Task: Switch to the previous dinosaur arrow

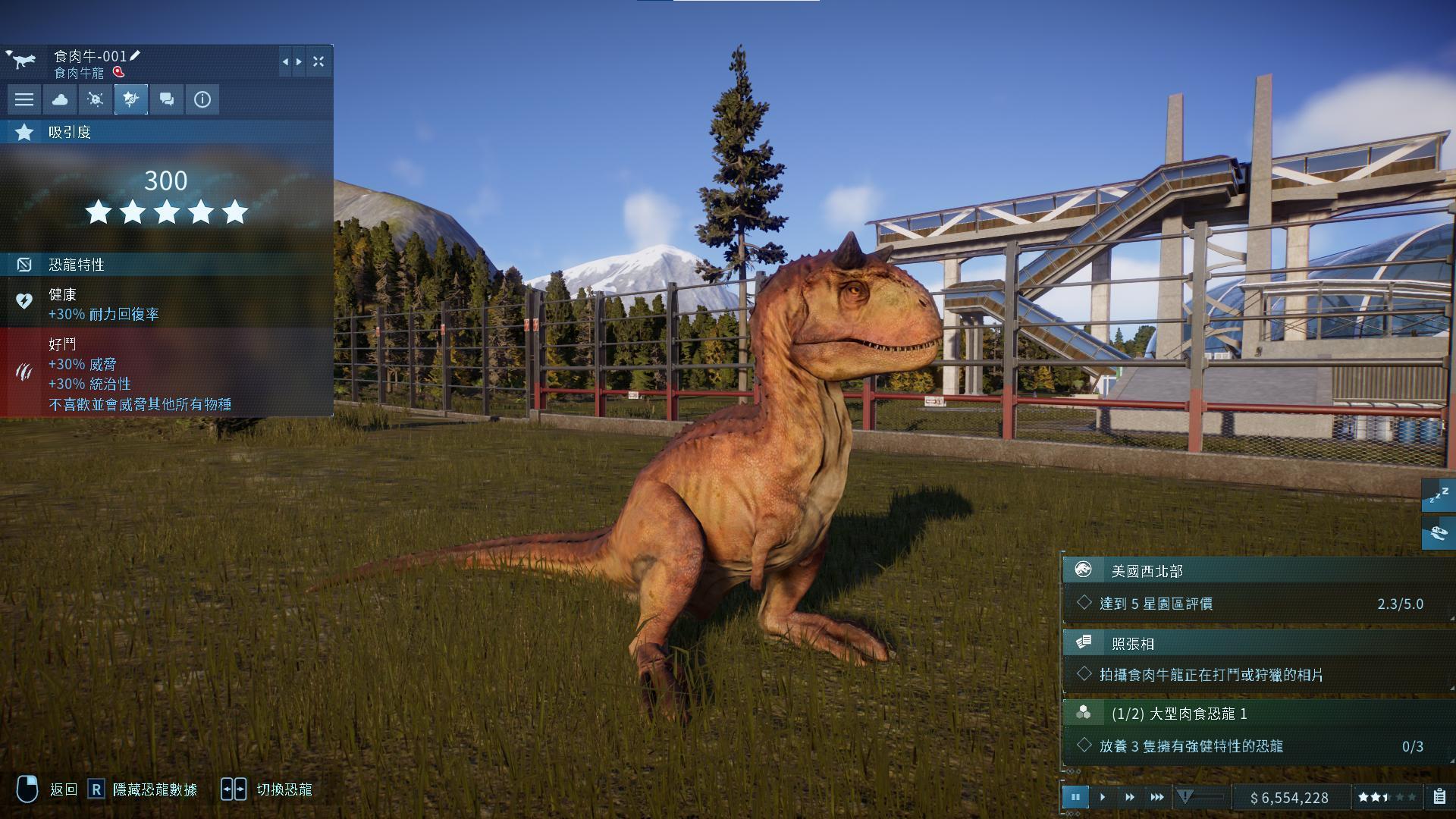Action: coord(285,61)
